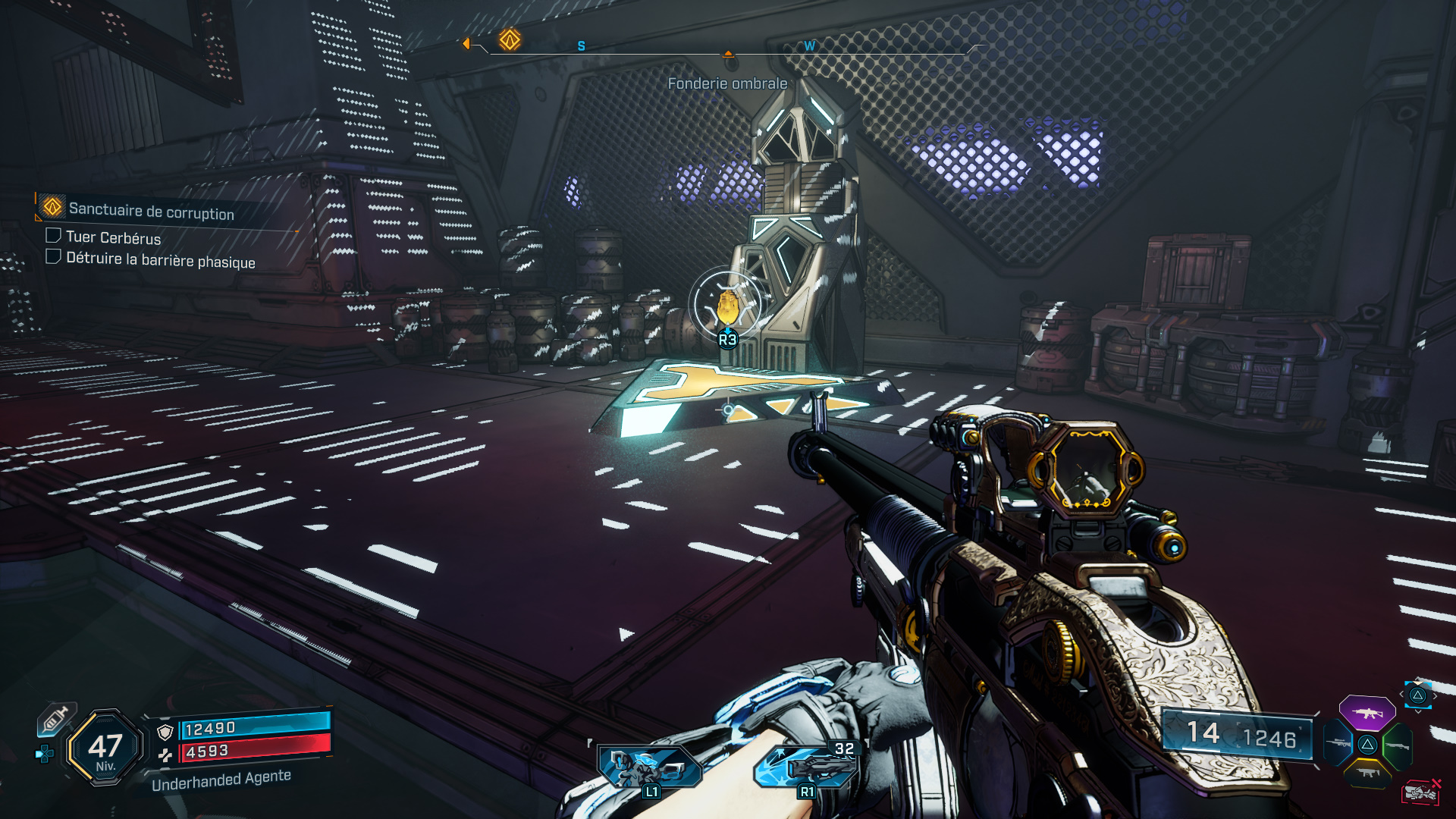Click the blue-framed triangle selector icon
The width and height of the screenshot is (1456, 819).
coord(1417,695)
